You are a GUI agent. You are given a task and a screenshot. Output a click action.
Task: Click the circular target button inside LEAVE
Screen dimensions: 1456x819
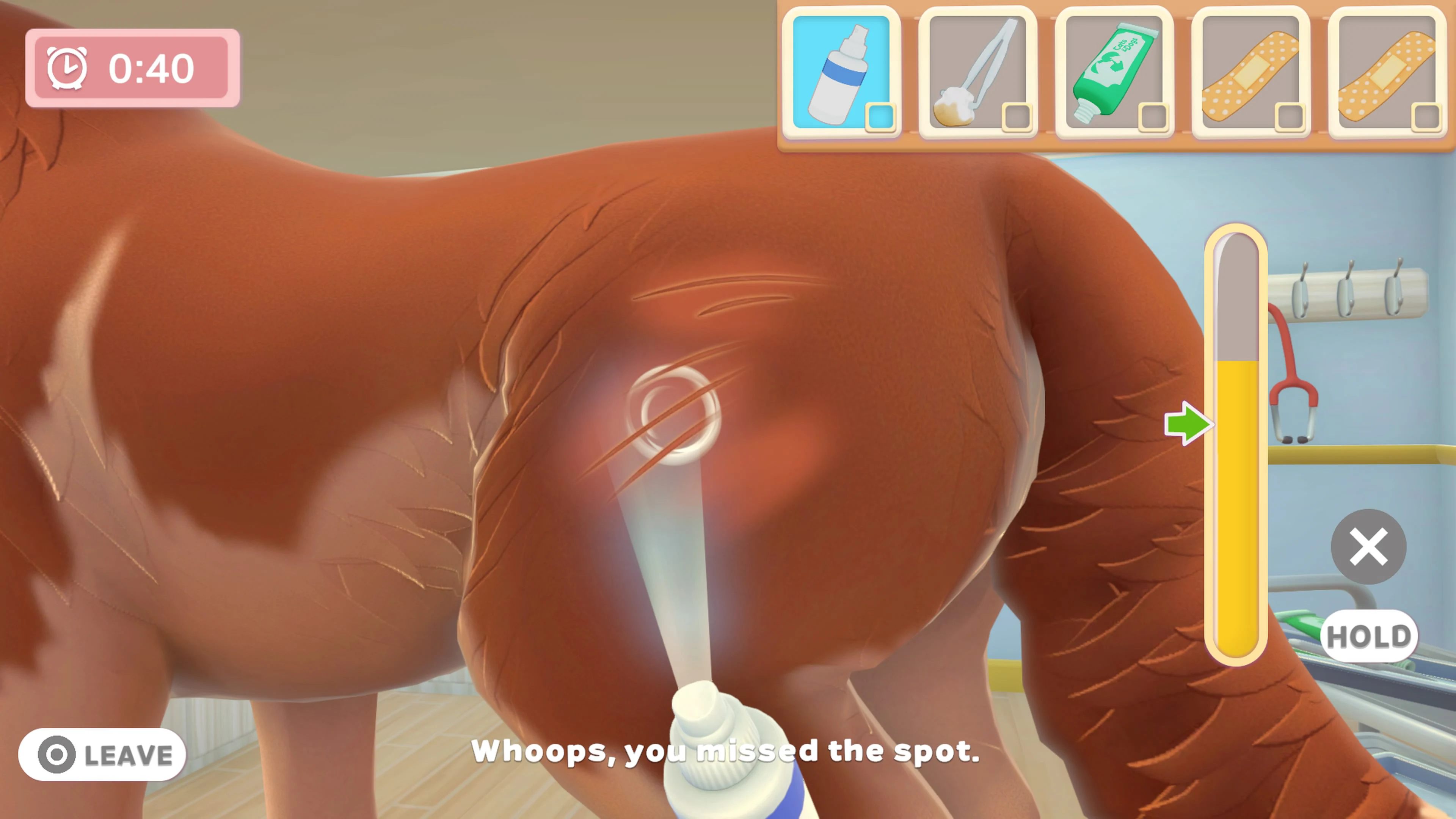click(56, 755)
